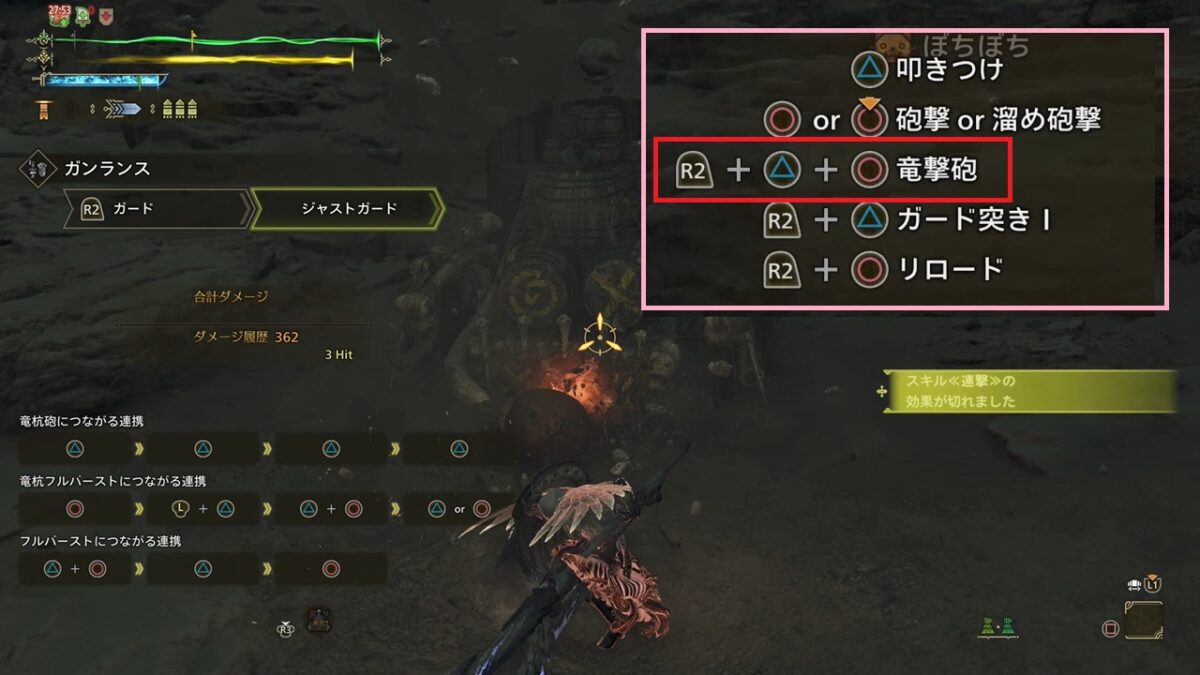Click the timed buff icon showing 27:53
Image resolution: width=1200 pixels, height=675 pixels.
click(58, 14)
